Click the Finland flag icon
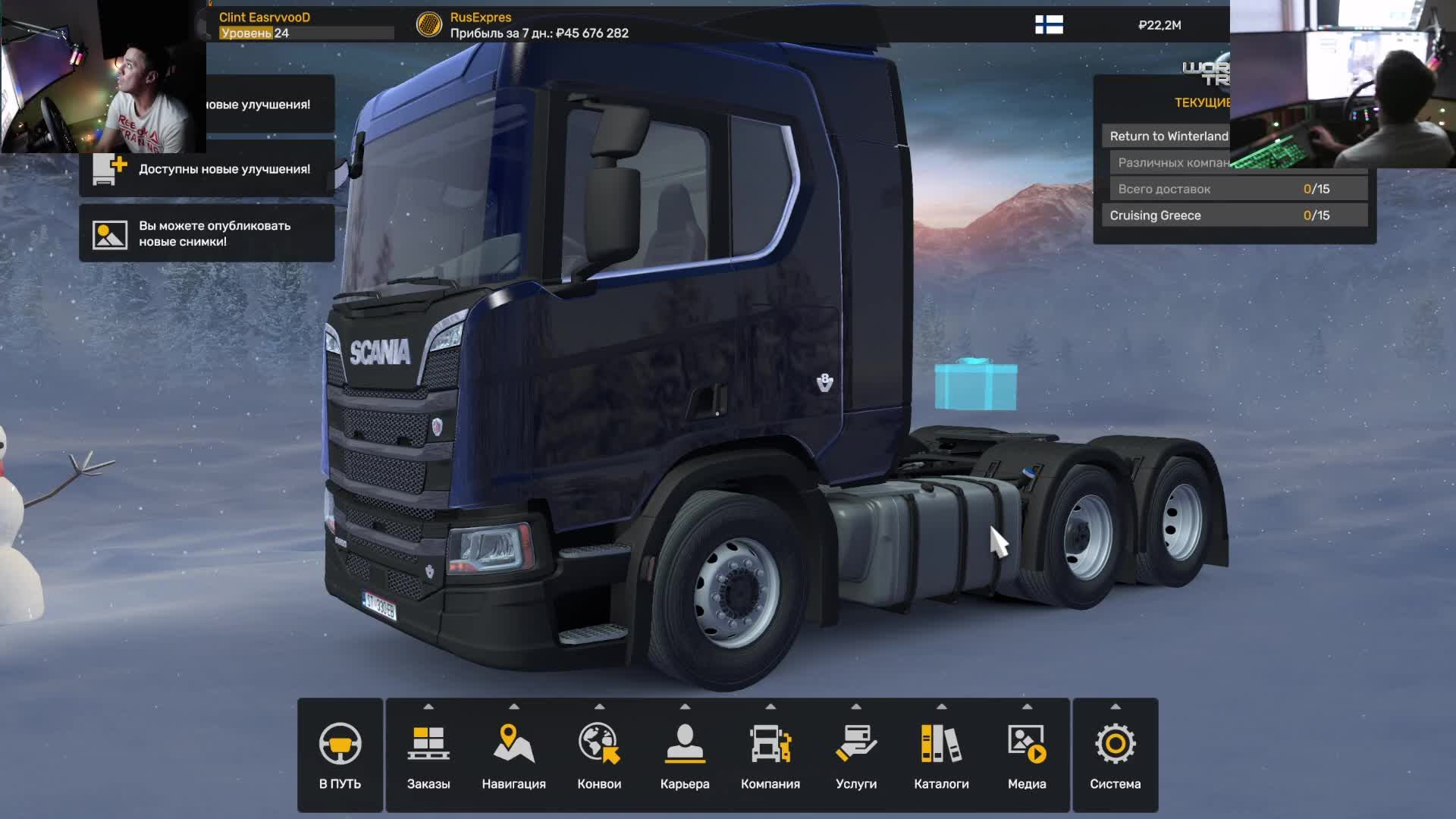The height and width of the screenshot is (819, 1456). [x=1049, y=25]
